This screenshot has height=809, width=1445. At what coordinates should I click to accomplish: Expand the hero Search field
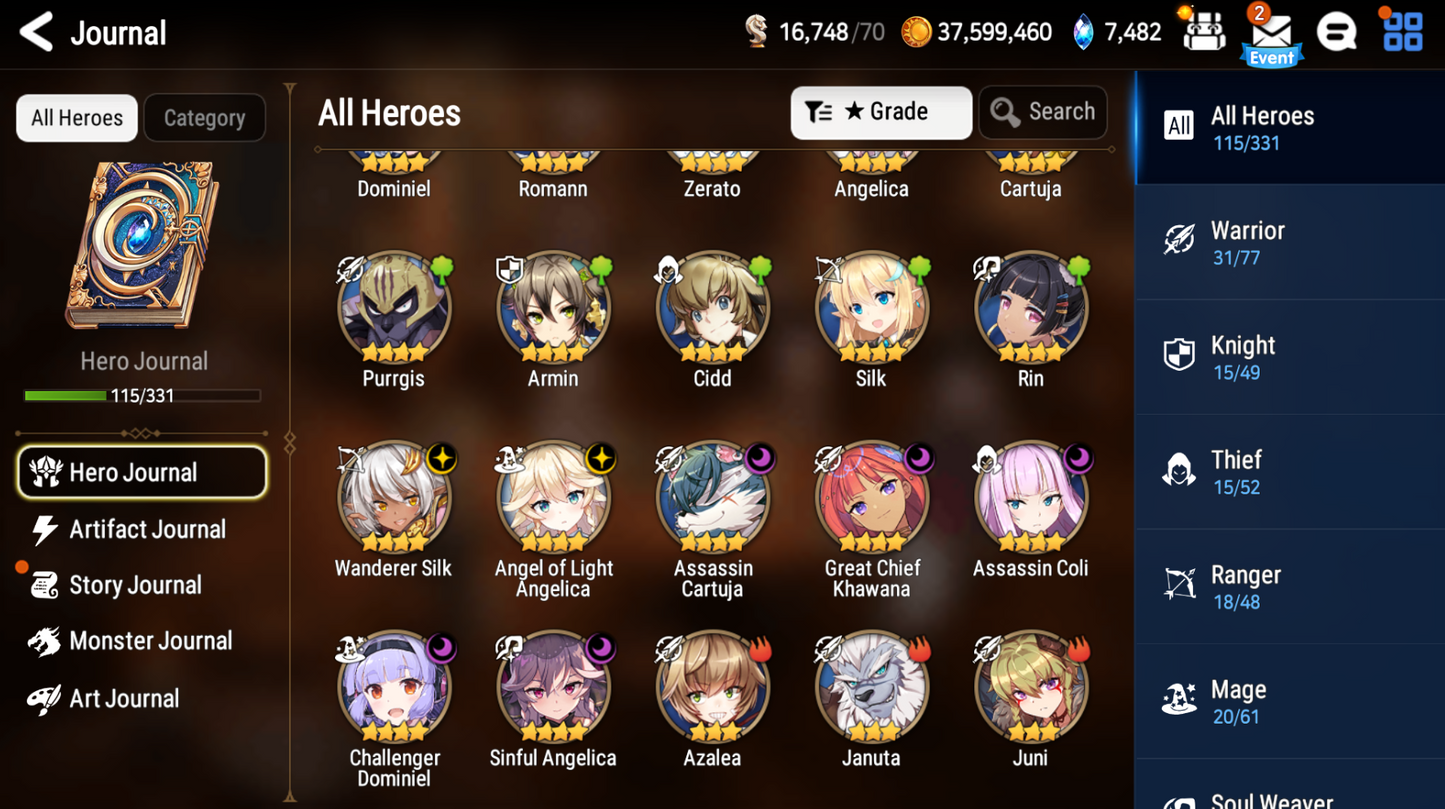[1042, 112]
